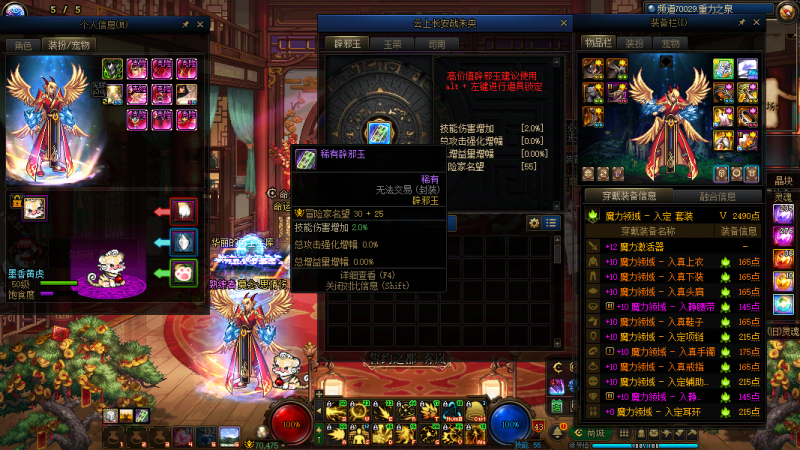
Task: Open the 司南 tab
Action: pyautogui.click(x=437, y=43)
